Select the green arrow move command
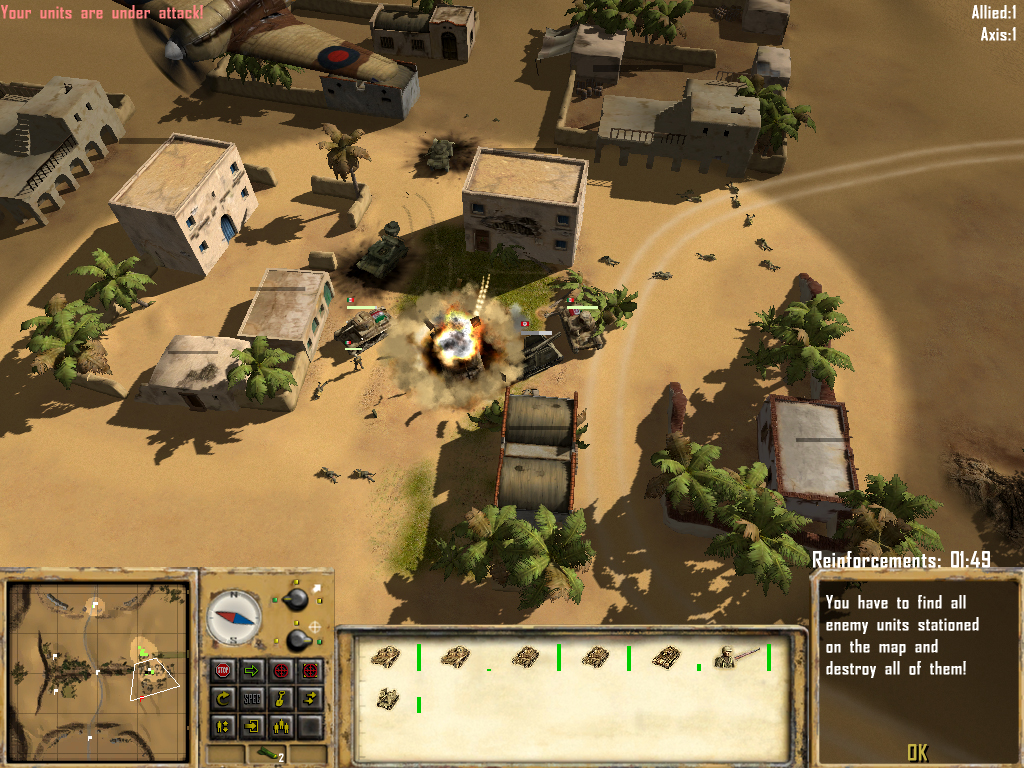The width and height of the screenshot is (1024, 768). coord(252,670)
